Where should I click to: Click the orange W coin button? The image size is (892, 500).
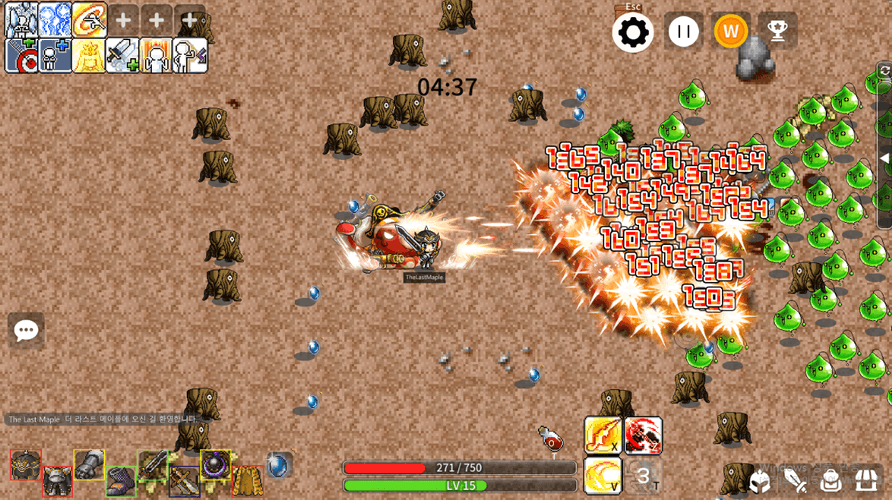[x=731, y=32]
